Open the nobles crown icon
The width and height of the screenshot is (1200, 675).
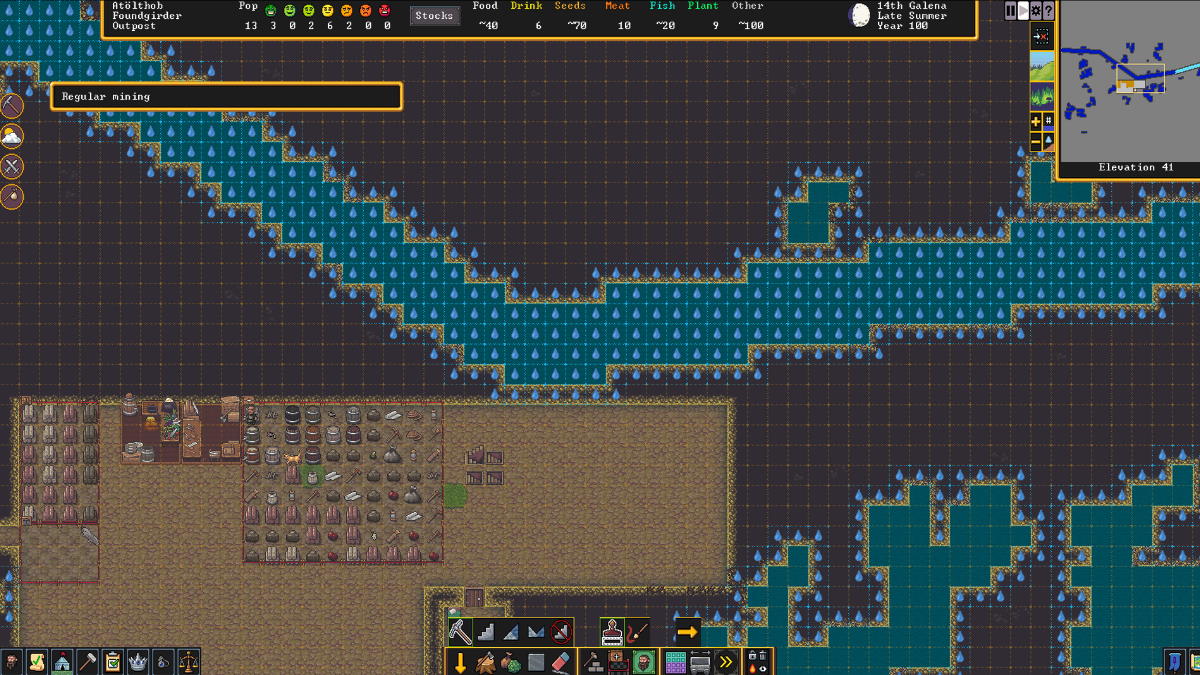[138, 662]
